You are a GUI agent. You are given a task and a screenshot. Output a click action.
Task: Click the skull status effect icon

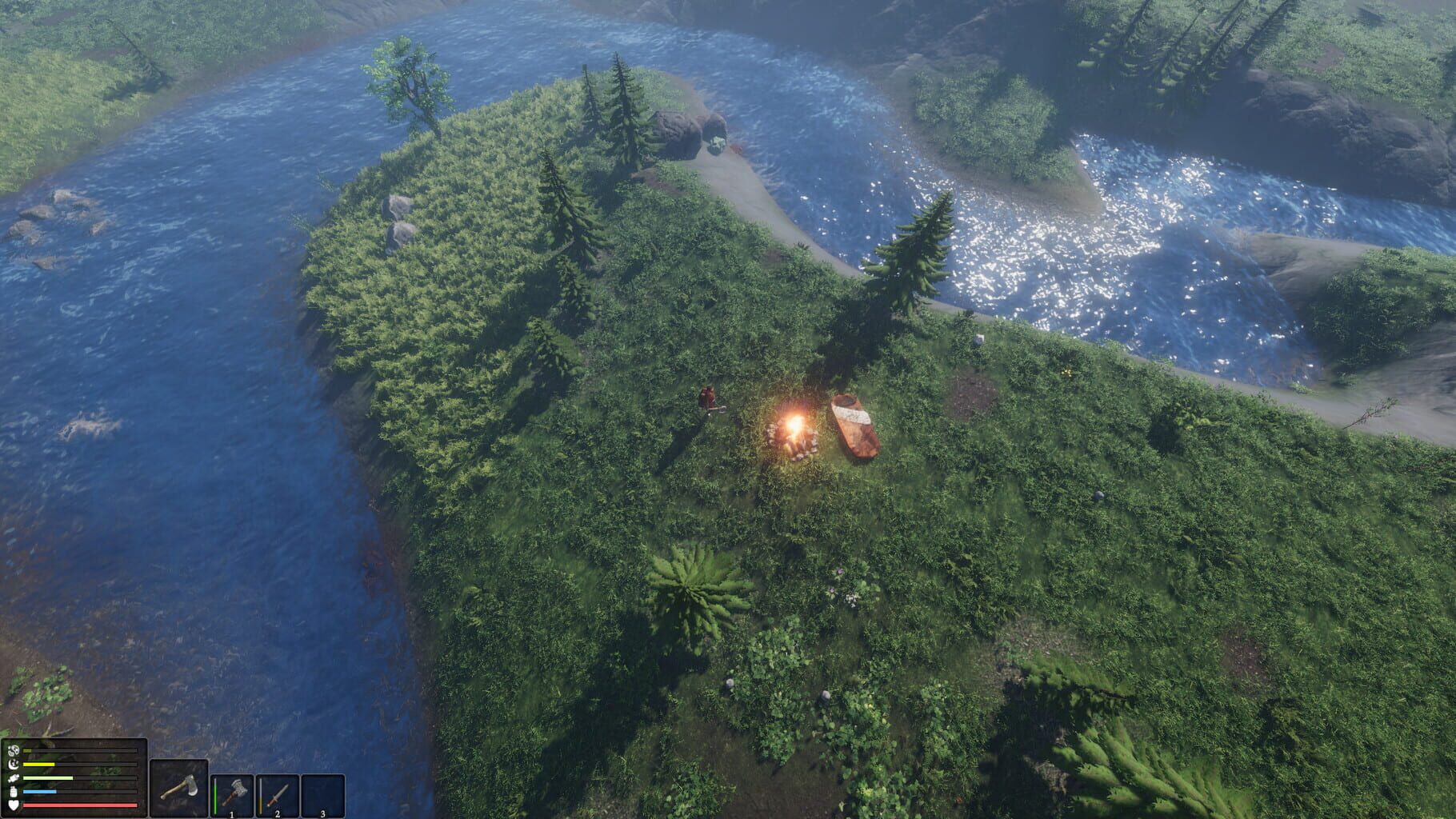click(x=14, y=749)
